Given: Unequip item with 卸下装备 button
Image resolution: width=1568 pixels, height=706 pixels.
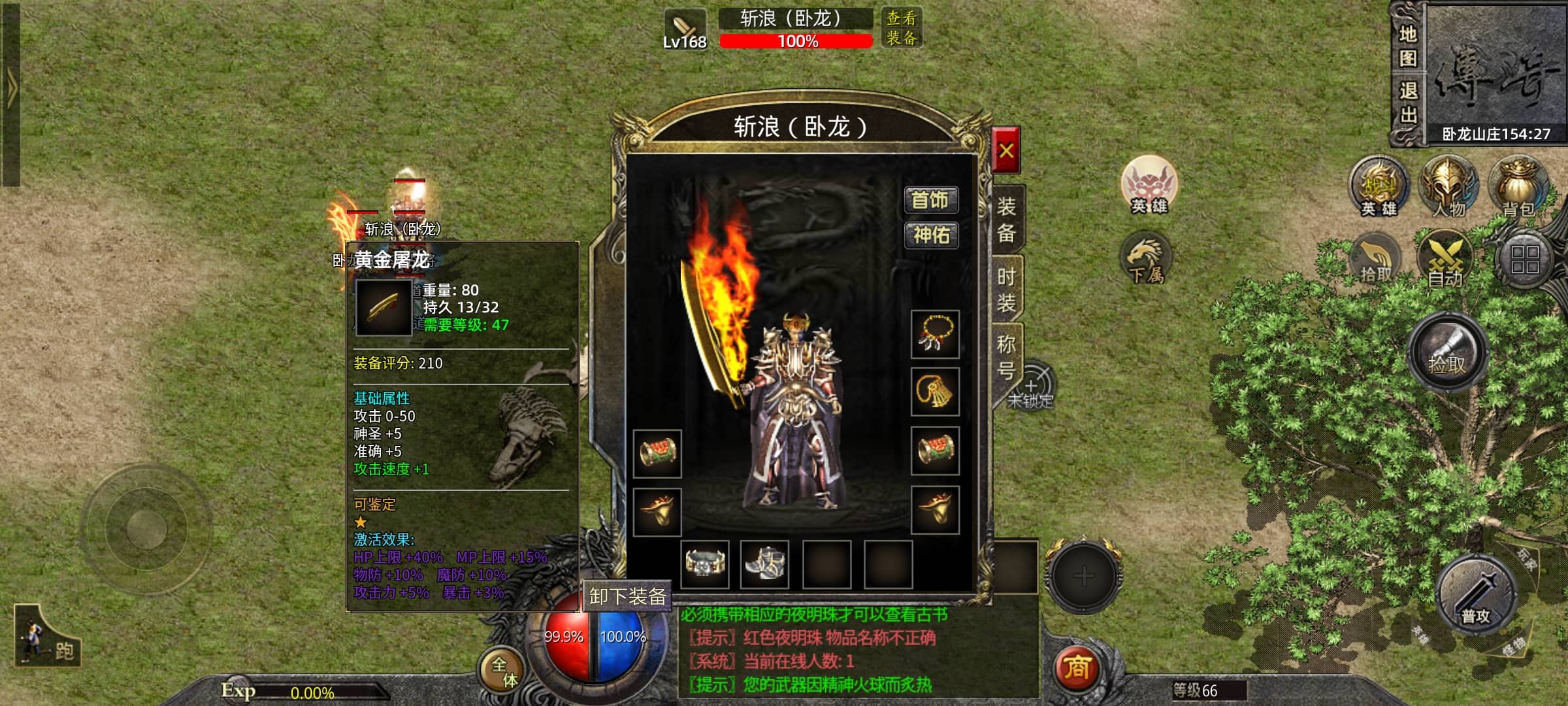Looking at the screenshot, I should [627, 596].
